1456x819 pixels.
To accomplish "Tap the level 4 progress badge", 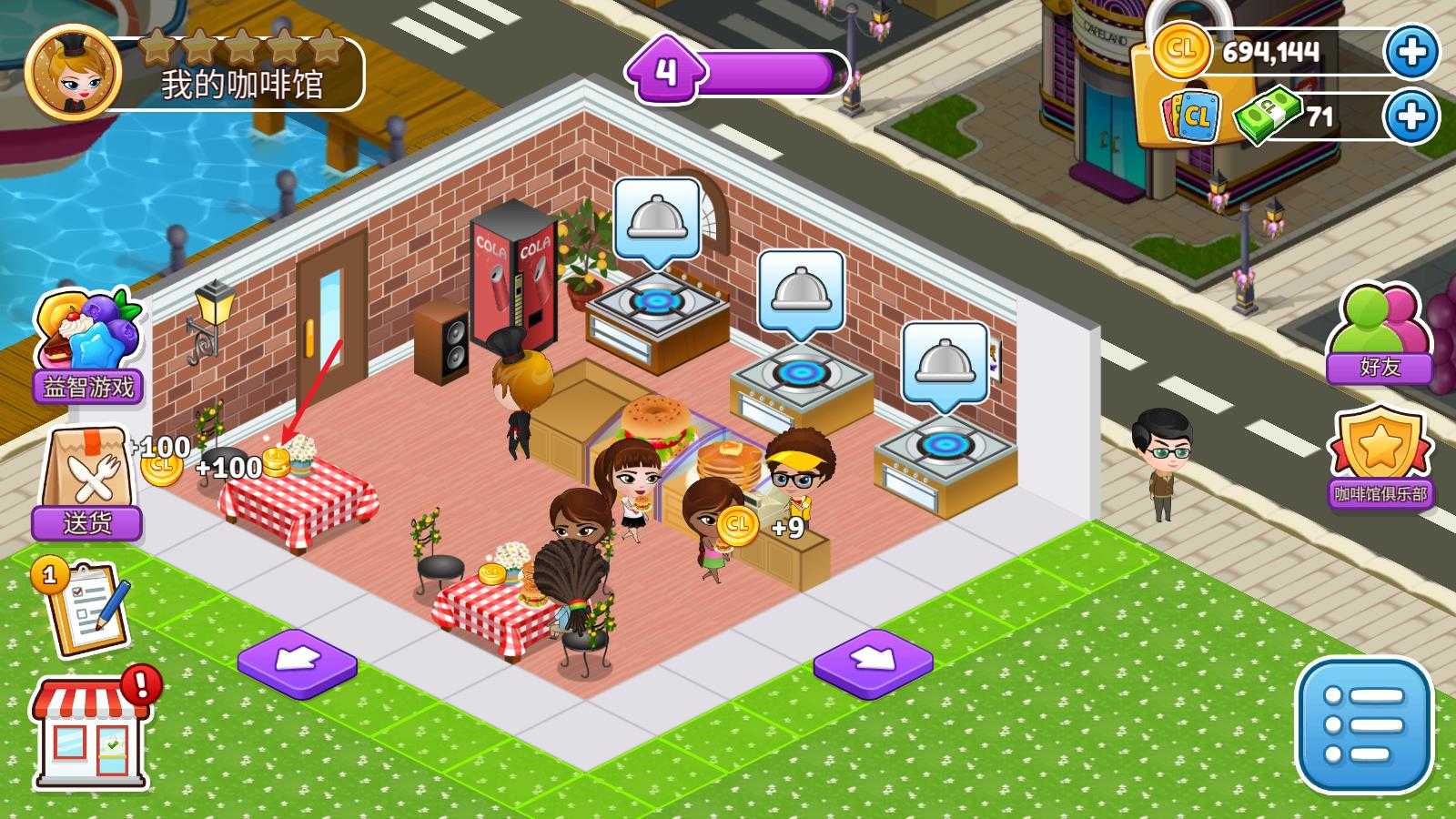I will (x=667, y=71).
